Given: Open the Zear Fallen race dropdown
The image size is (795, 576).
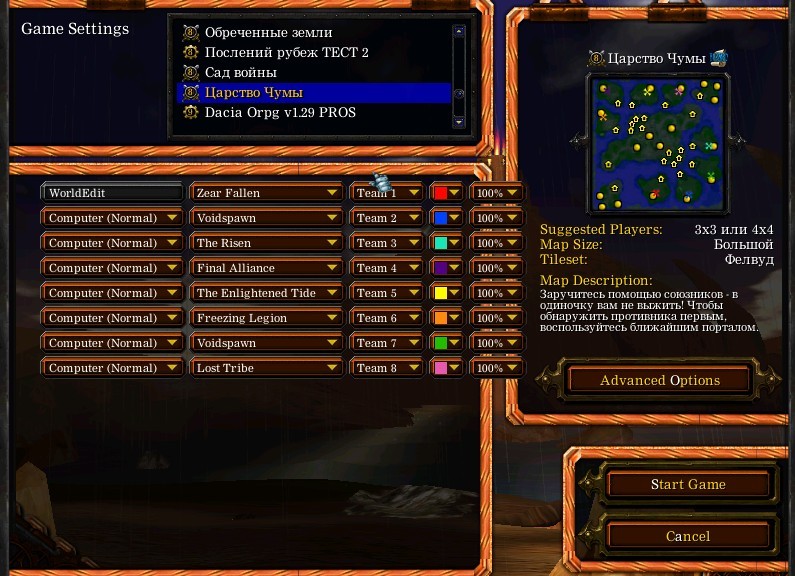Looking at the screenshot, I should [x=265, y=193].
